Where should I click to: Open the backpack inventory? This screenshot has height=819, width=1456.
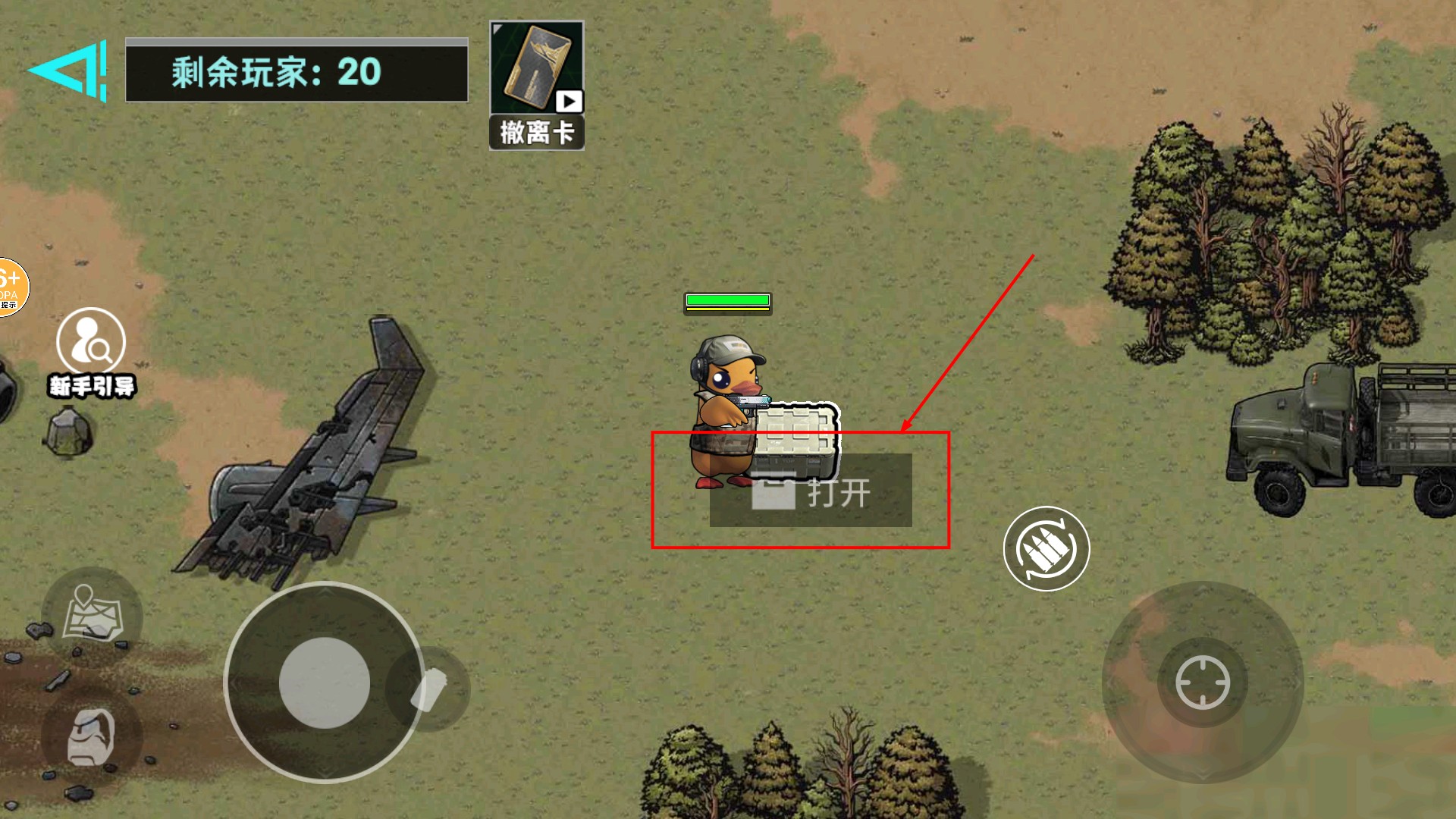tap(92, 737)
